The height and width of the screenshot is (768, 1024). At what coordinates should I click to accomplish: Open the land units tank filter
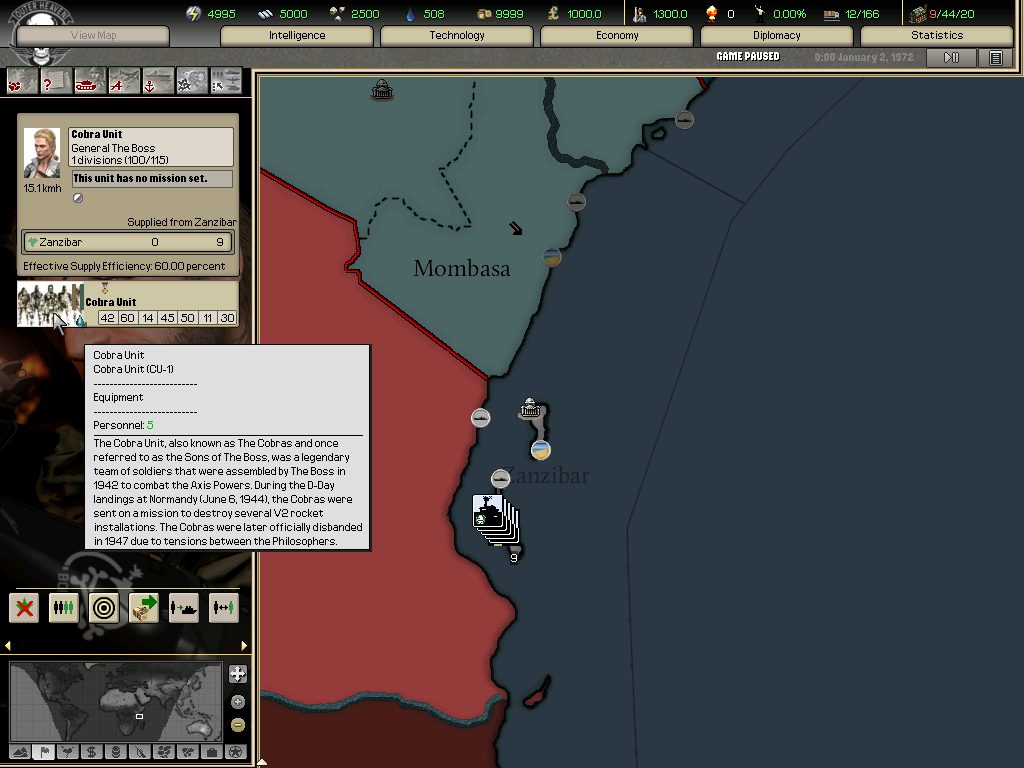(x=90, y=80)
